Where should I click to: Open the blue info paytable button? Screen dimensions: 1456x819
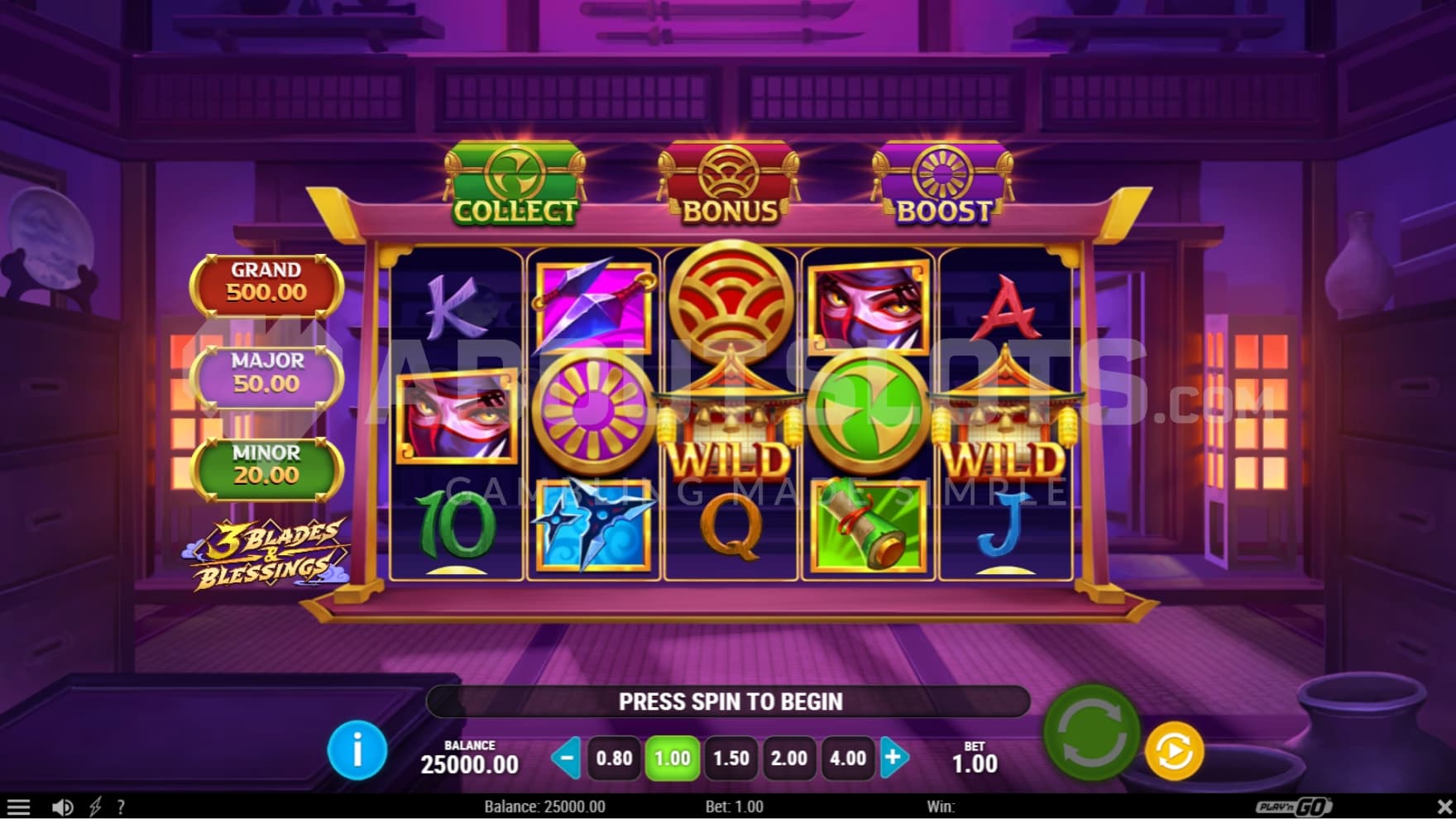357,750
